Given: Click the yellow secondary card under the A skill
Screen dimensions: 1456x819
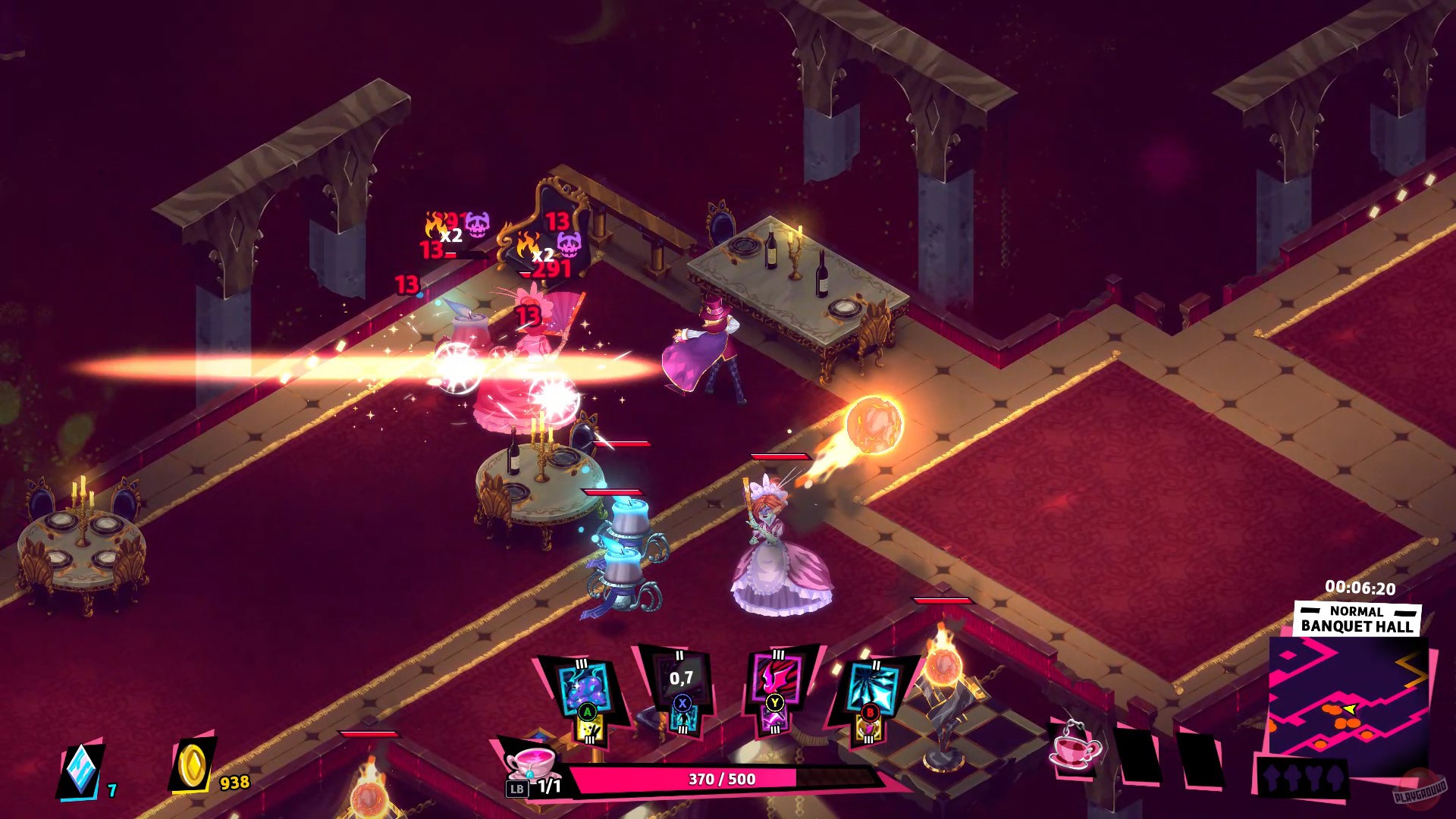Looking at the screenshot, I should [588, 728].
